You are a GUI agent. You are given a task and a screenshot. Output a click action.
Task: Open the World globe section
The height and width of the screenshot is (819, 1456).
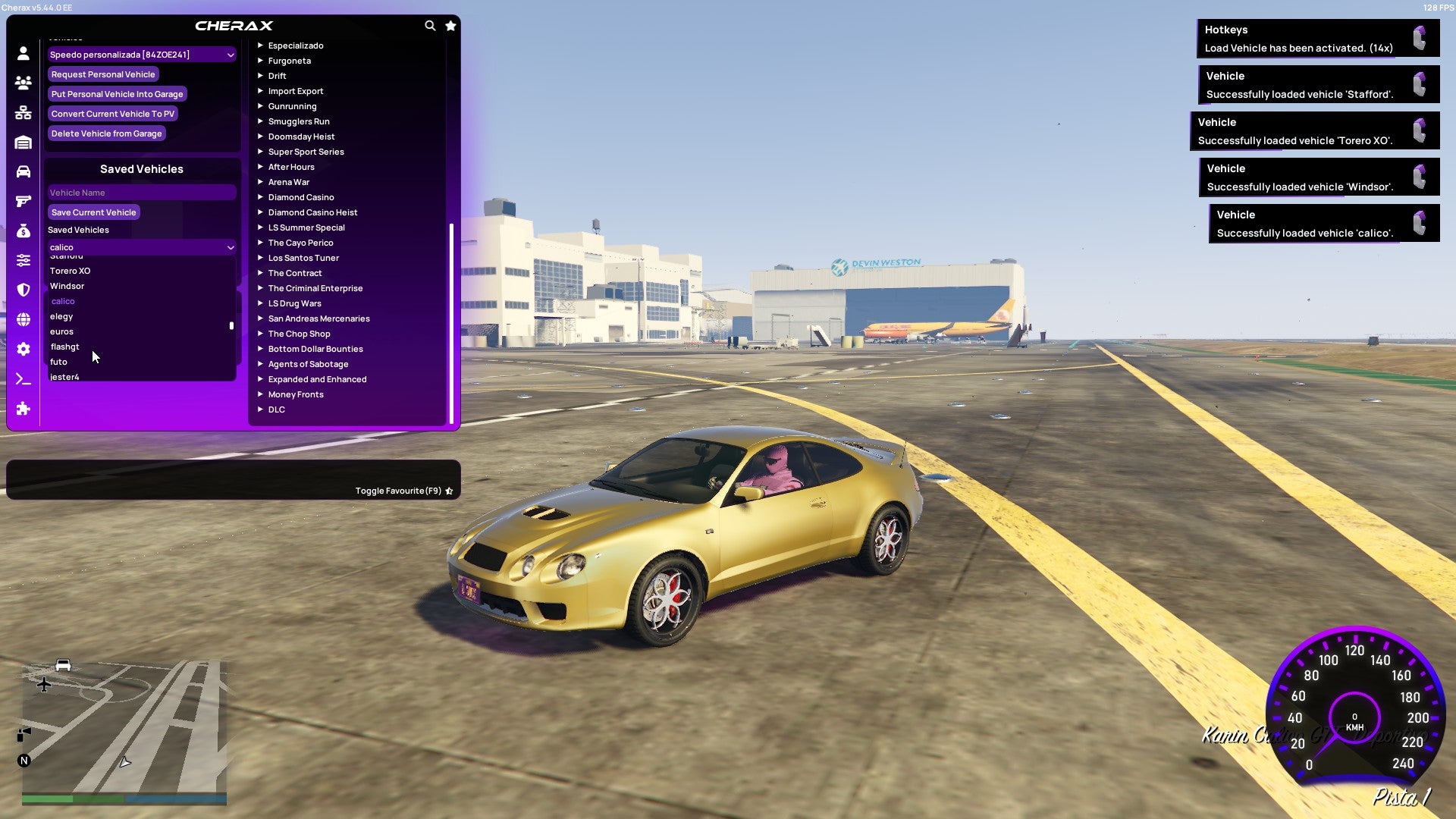pos(23,318)
